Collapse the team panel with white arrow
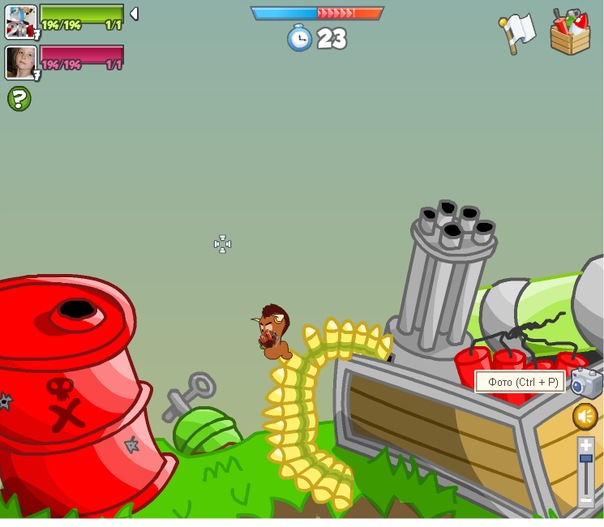 point(134,14)
